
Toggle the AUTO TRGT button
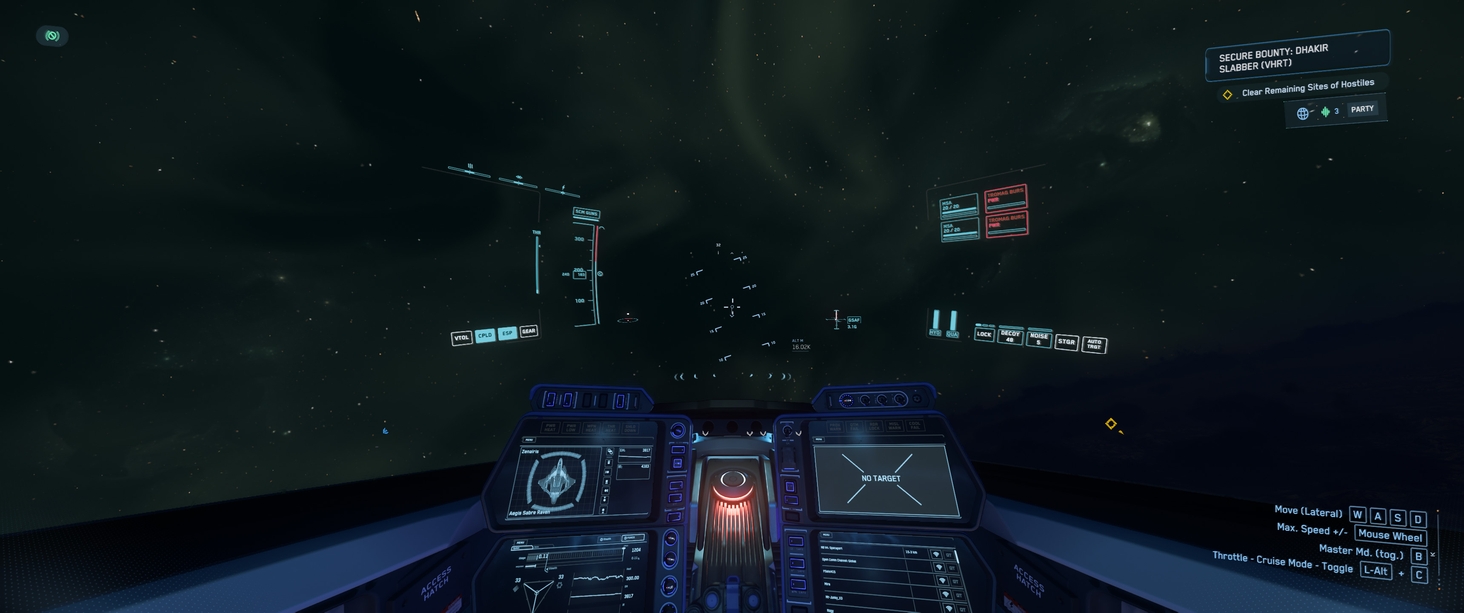pos(1094,345)
